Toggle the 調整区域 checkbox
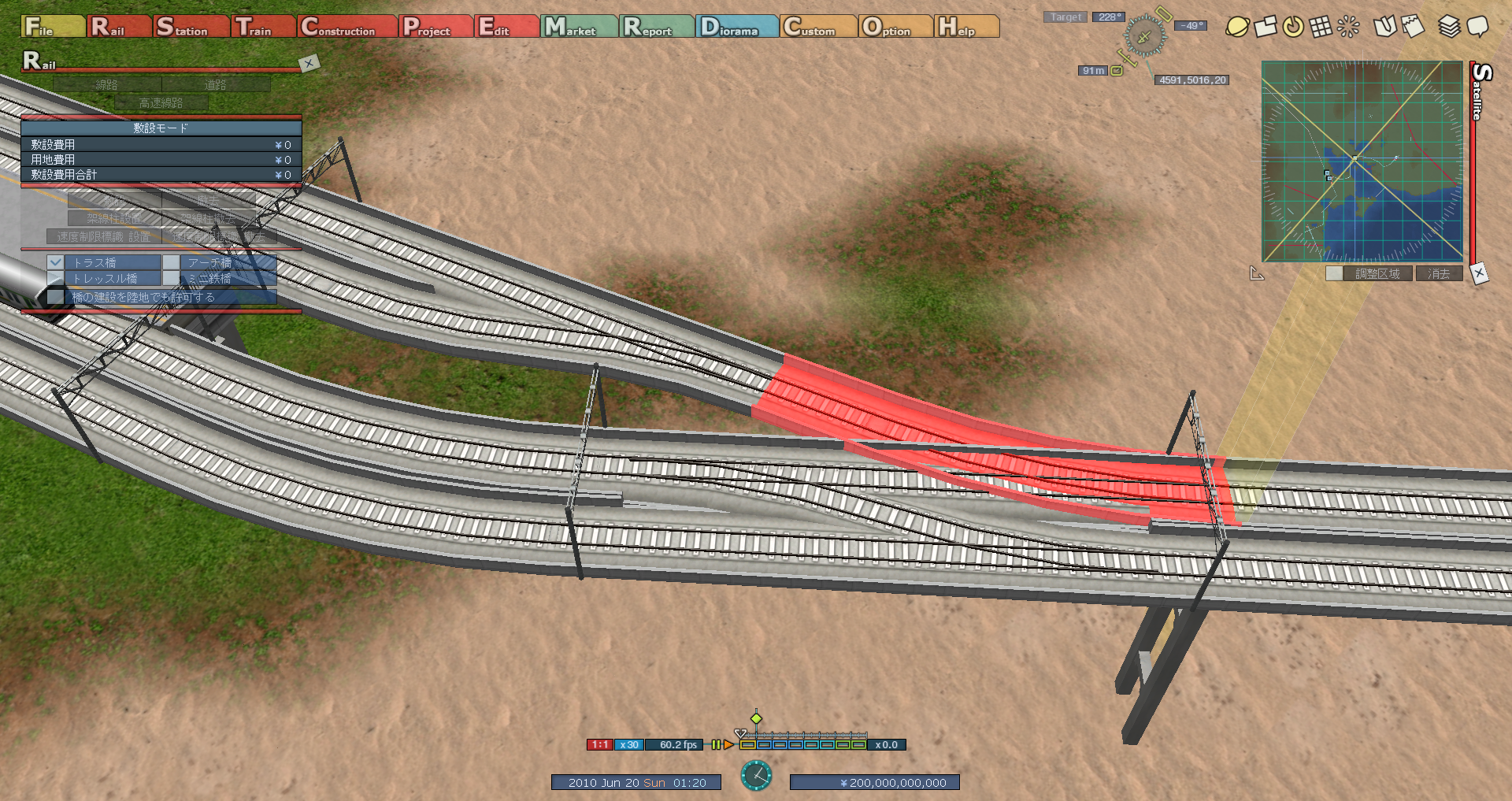1512x801 pixels. pyautogui.click(x=1334, y=273)
